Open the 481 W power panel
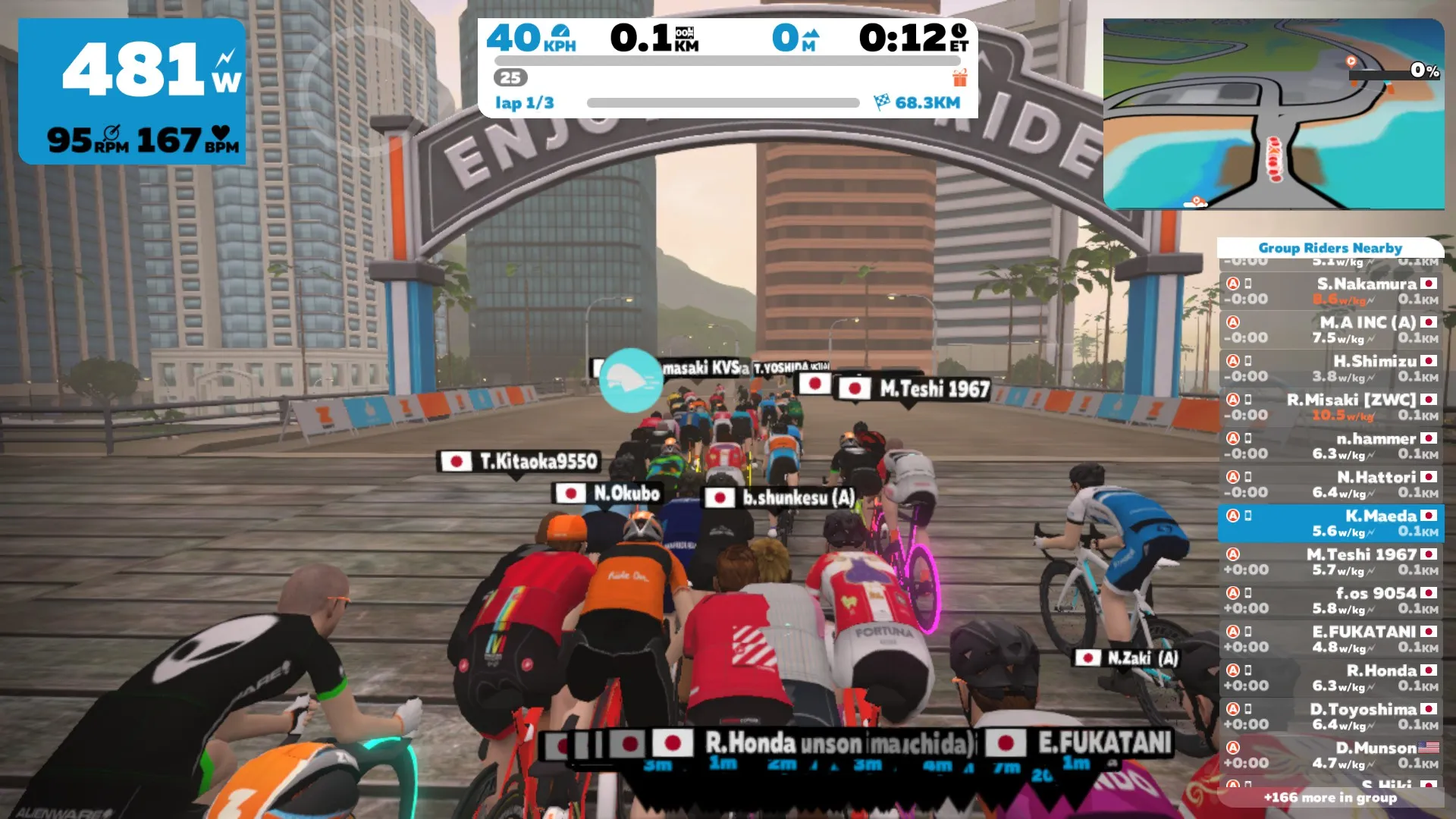This screenshot has height=819, width=1456. tap(133, 91)
